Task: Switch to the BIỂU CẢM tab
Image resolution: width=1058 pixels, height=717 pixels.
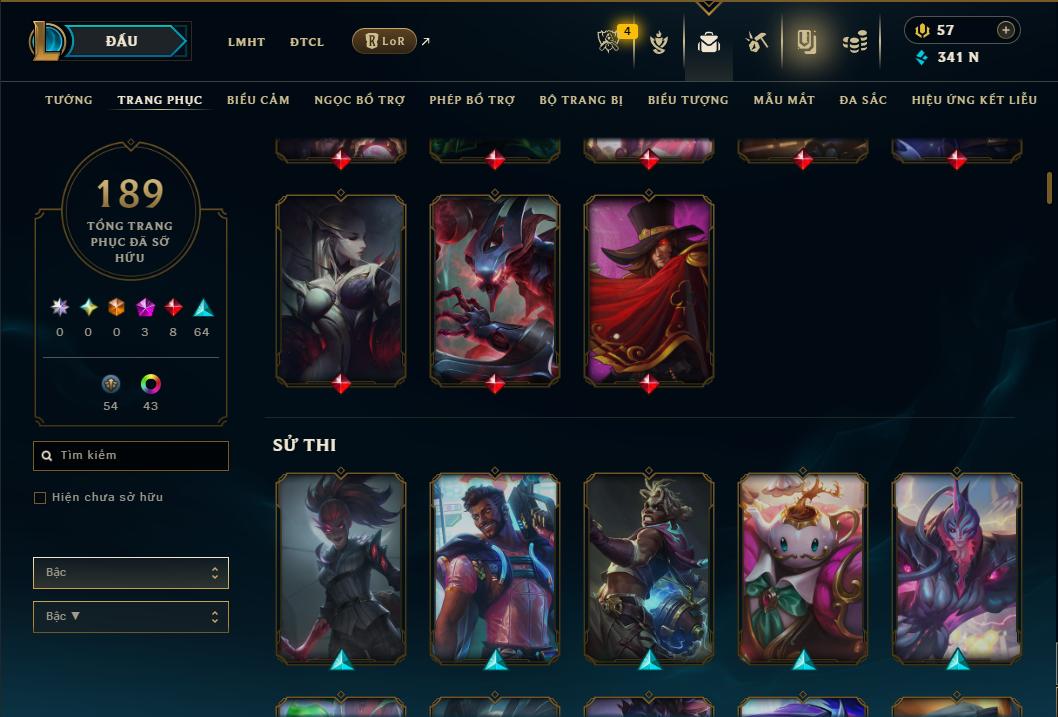Action: [x=258, y=100]
